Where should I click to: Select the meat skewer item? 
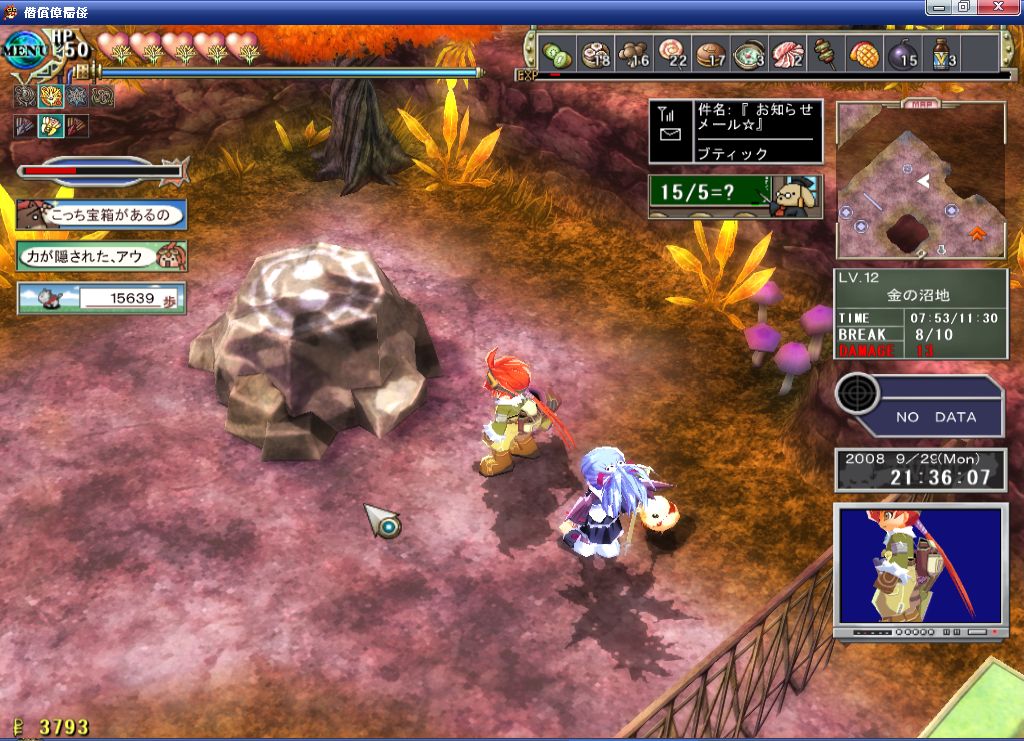click(826, 54)
